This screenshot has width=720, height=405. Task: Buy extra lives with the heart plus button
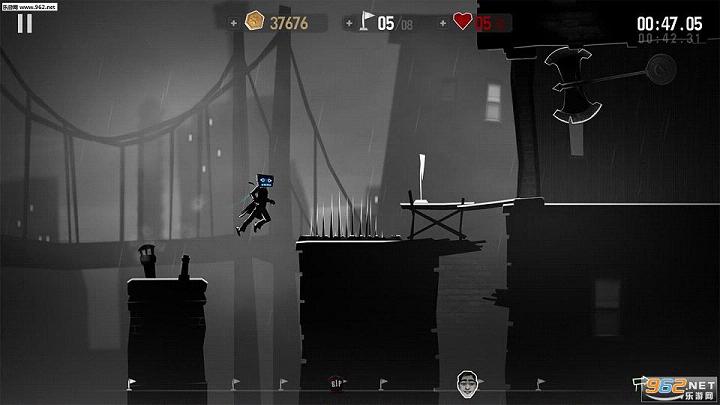click(440, 23)
